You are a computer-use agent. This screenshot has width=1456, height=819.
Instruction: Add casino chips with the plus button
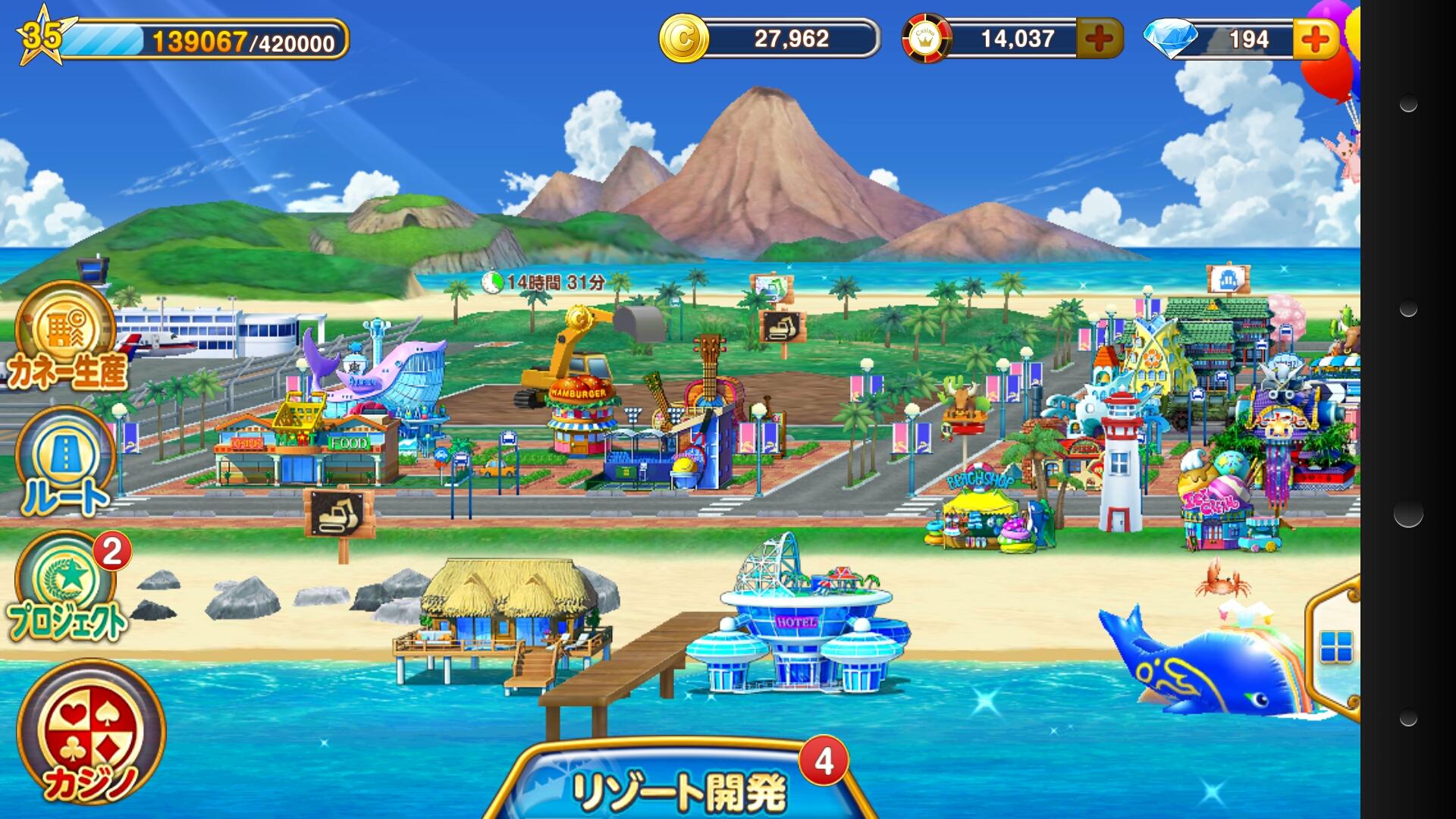[1099, 39]
